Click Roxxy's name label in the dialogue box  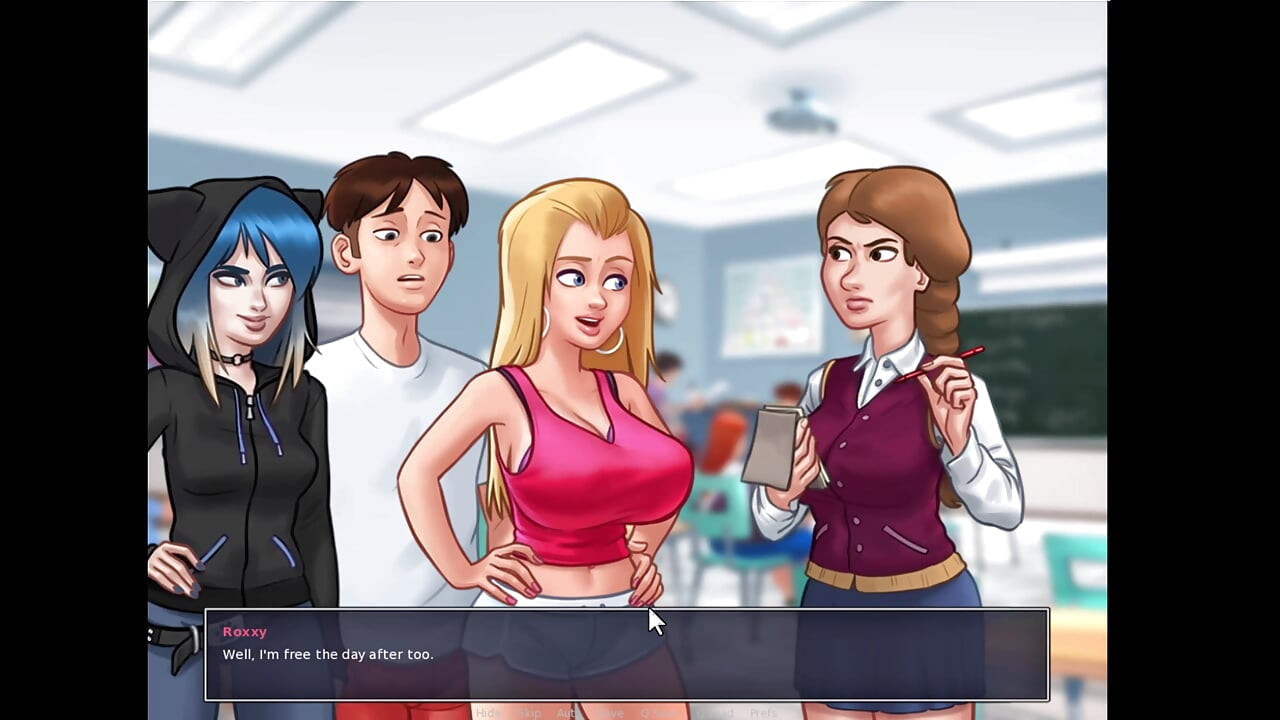[245, 631]
